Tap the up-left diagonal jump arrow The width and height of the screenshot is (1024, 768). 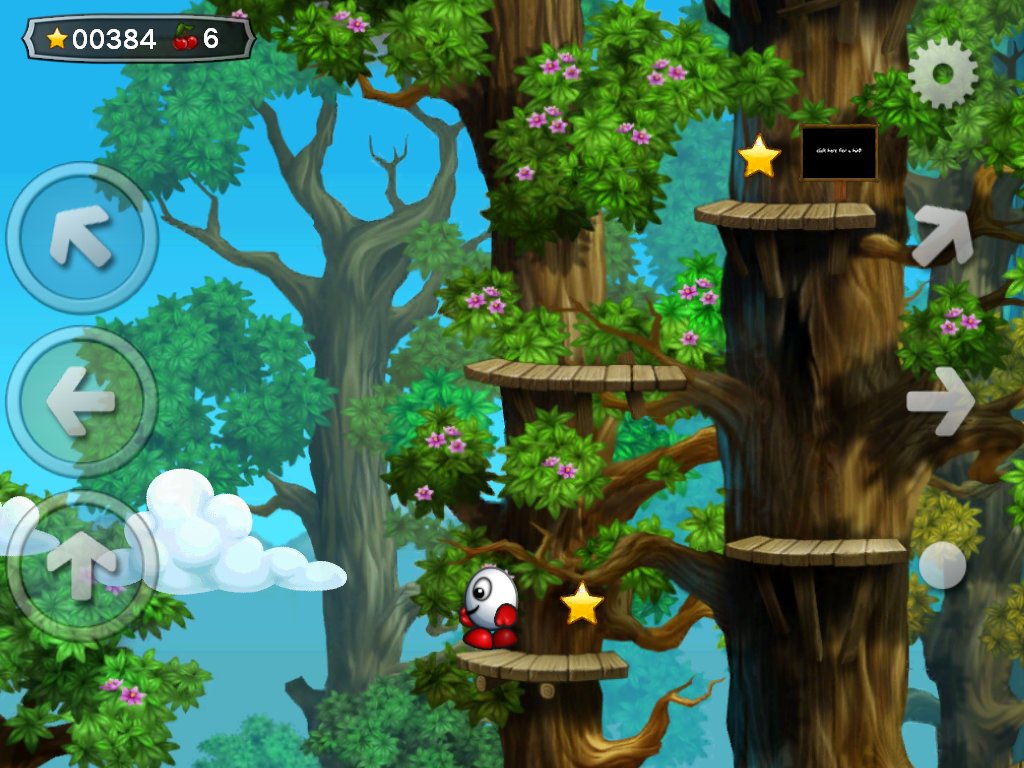coord(81,237)
